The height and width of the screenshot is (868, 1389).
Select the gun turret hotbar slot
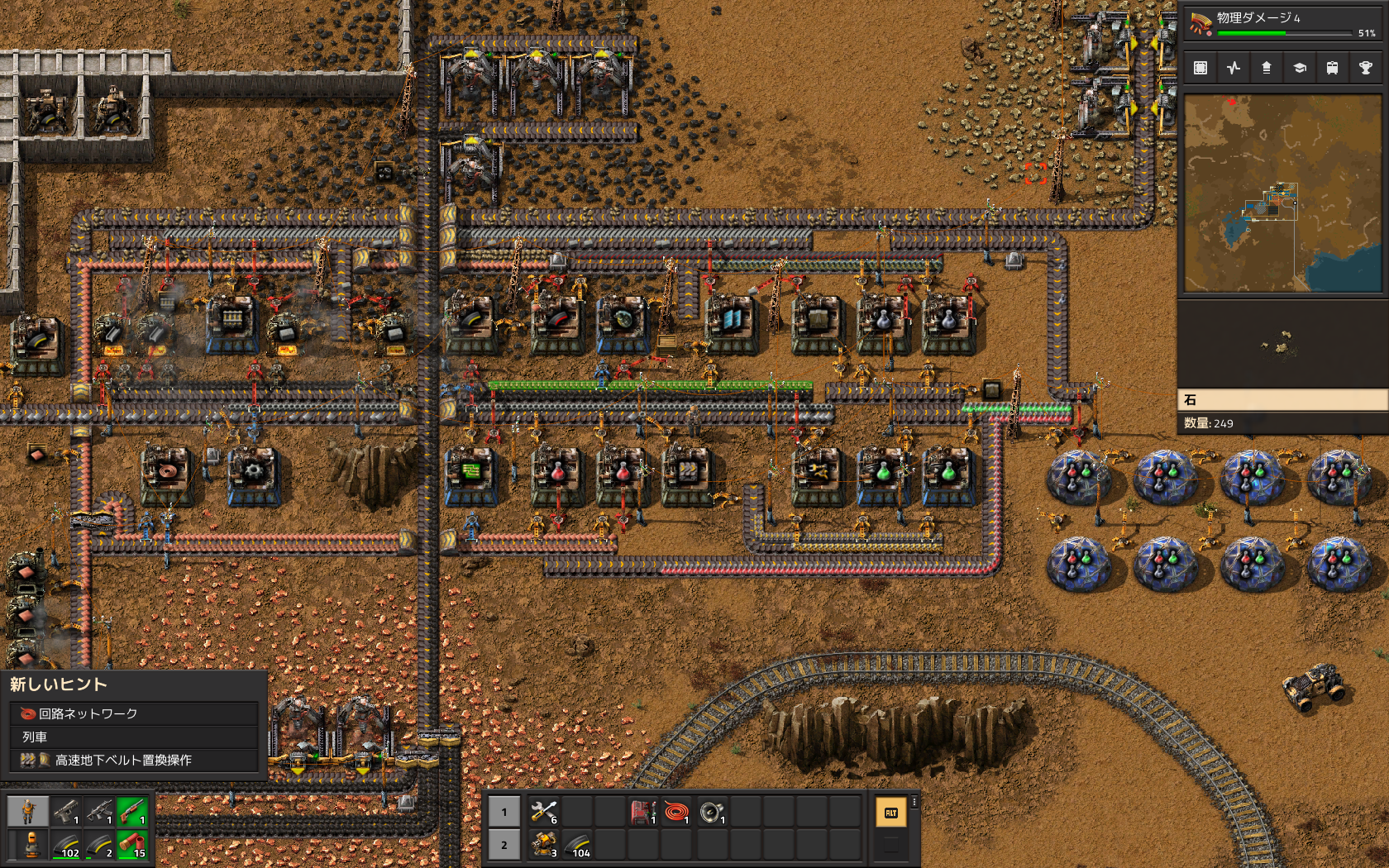[544, 845]
